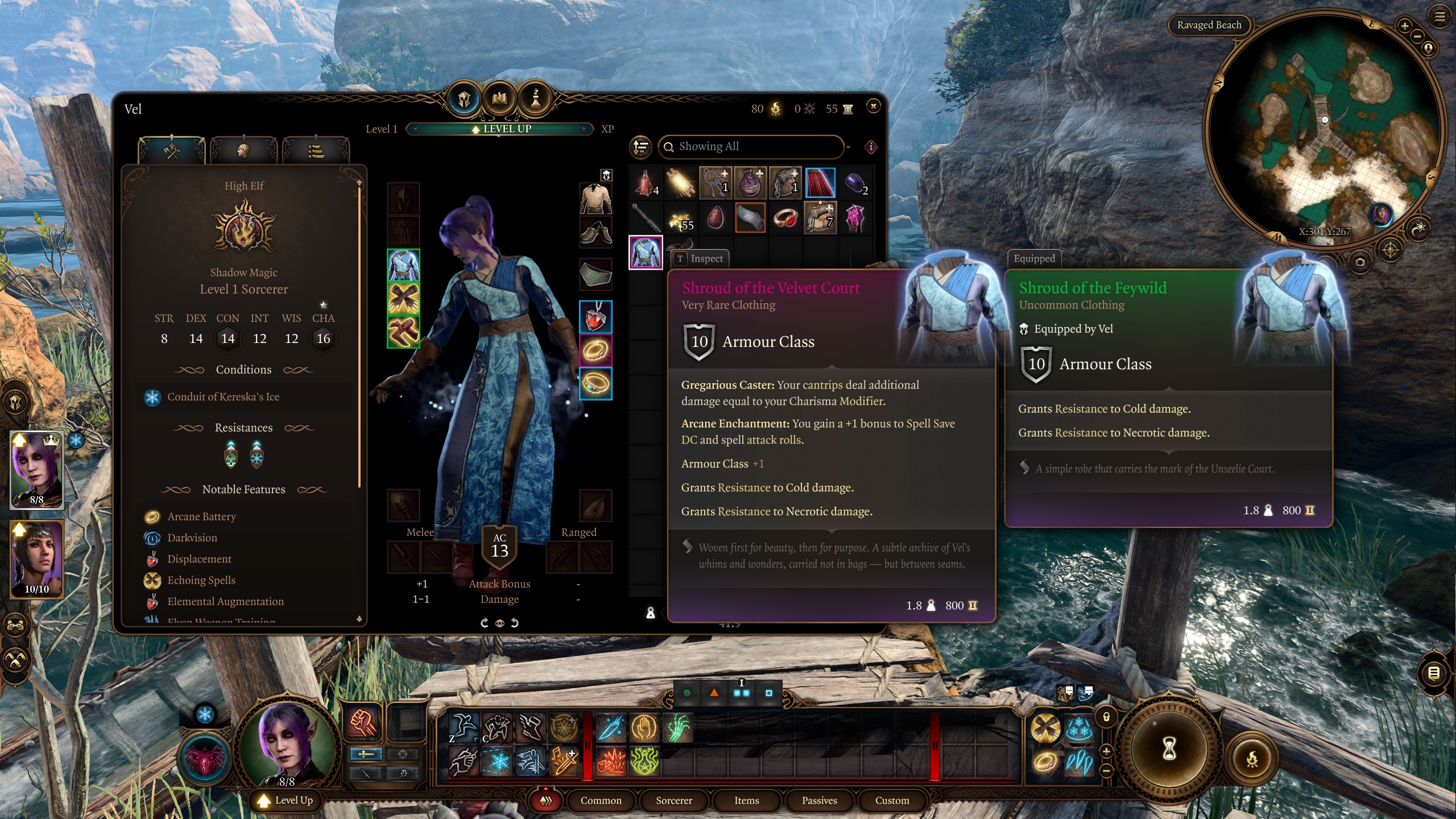Click the equipped Shroud of the Feywild slot
Viewport: 1456px width, 819px height.
(x=403, y=266)
